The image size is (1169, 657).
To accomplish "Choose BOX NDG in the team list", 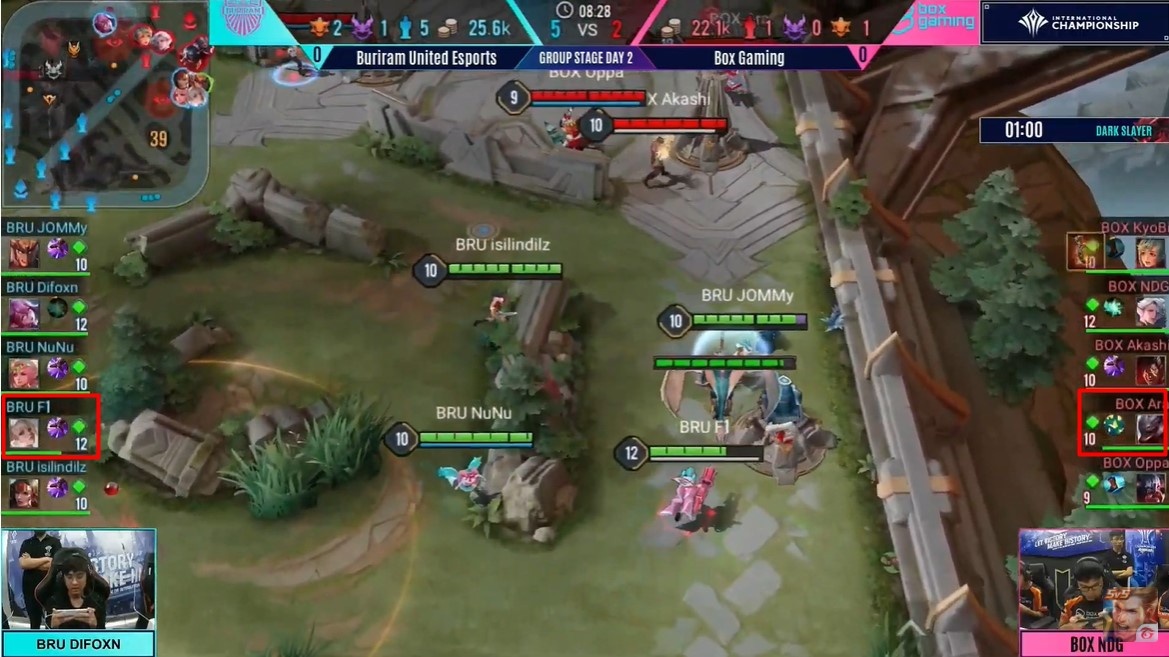I will (1125, 305).
